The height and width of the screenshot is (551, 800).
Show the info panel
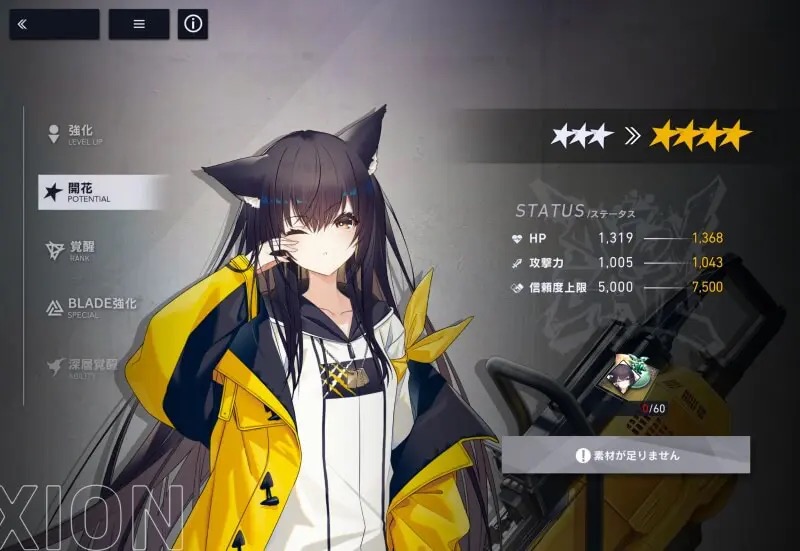tap(193, 25)
